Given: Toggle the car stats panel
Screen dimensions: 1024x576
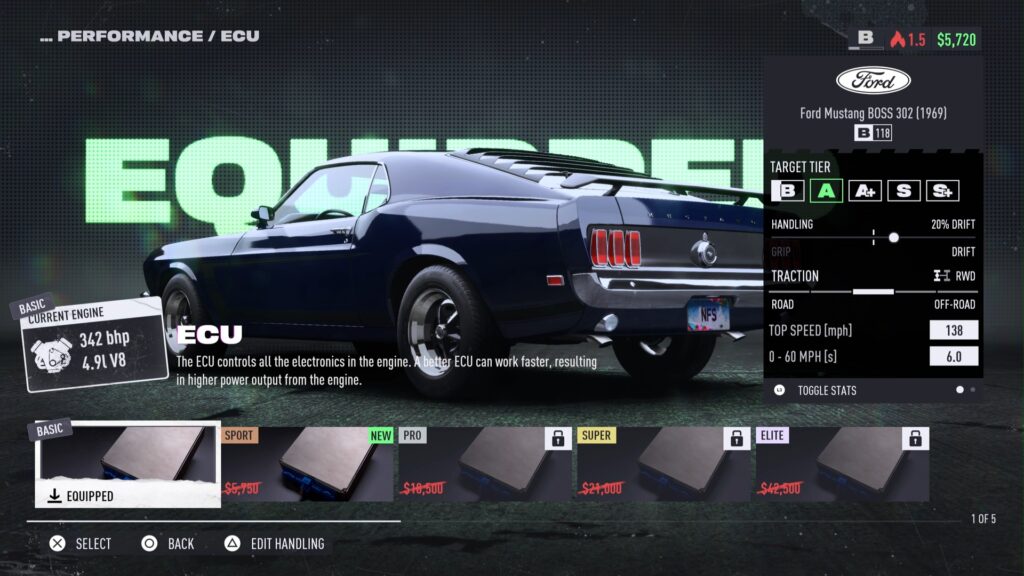Looking at the screenshot, I should pos(826,390).
